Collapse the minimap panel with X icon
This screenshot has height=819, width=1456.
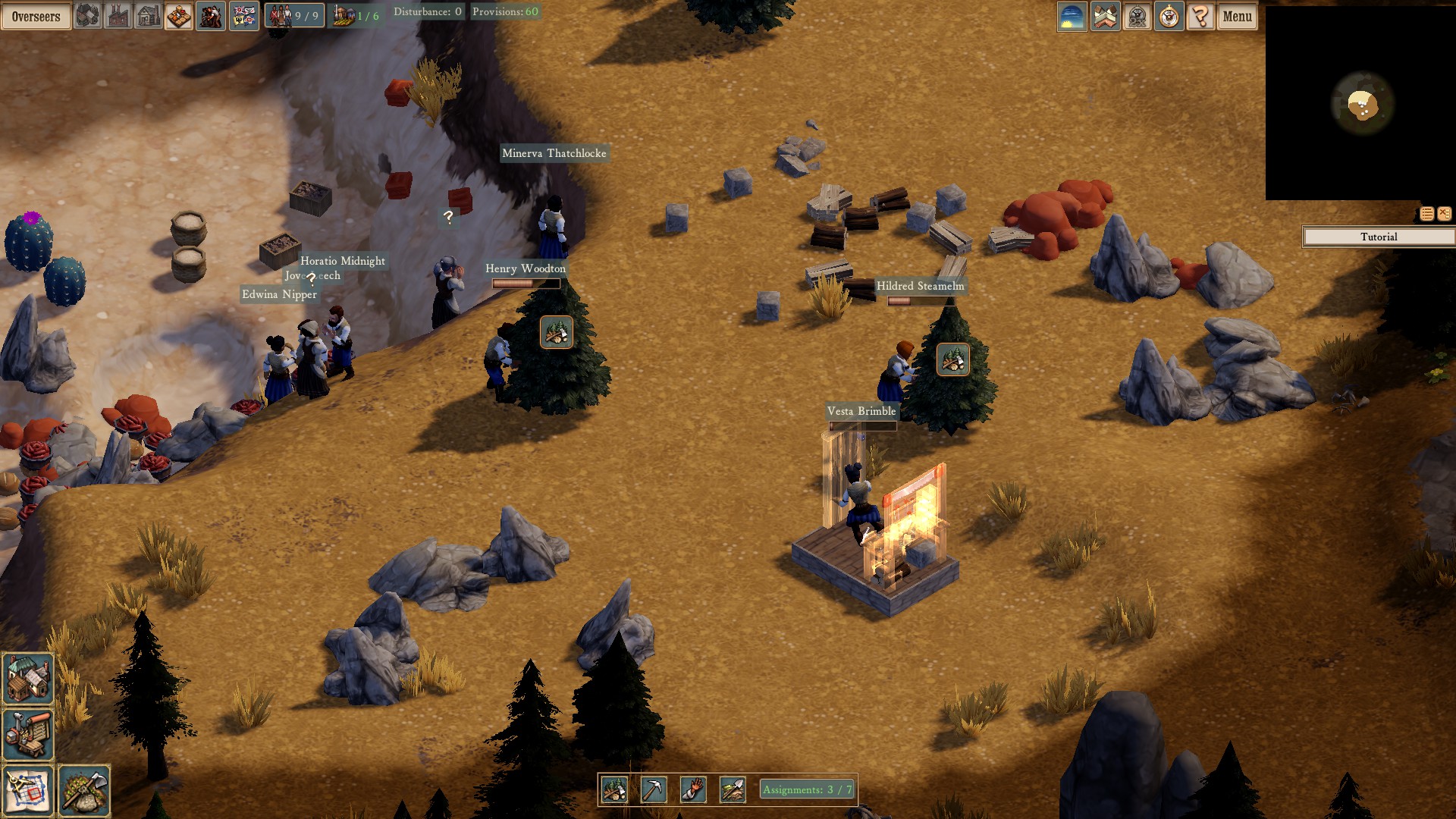[1445, 214]
